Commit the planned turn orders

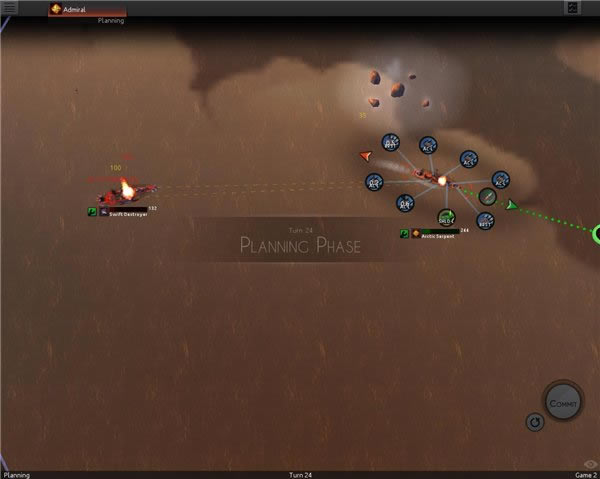561,402
